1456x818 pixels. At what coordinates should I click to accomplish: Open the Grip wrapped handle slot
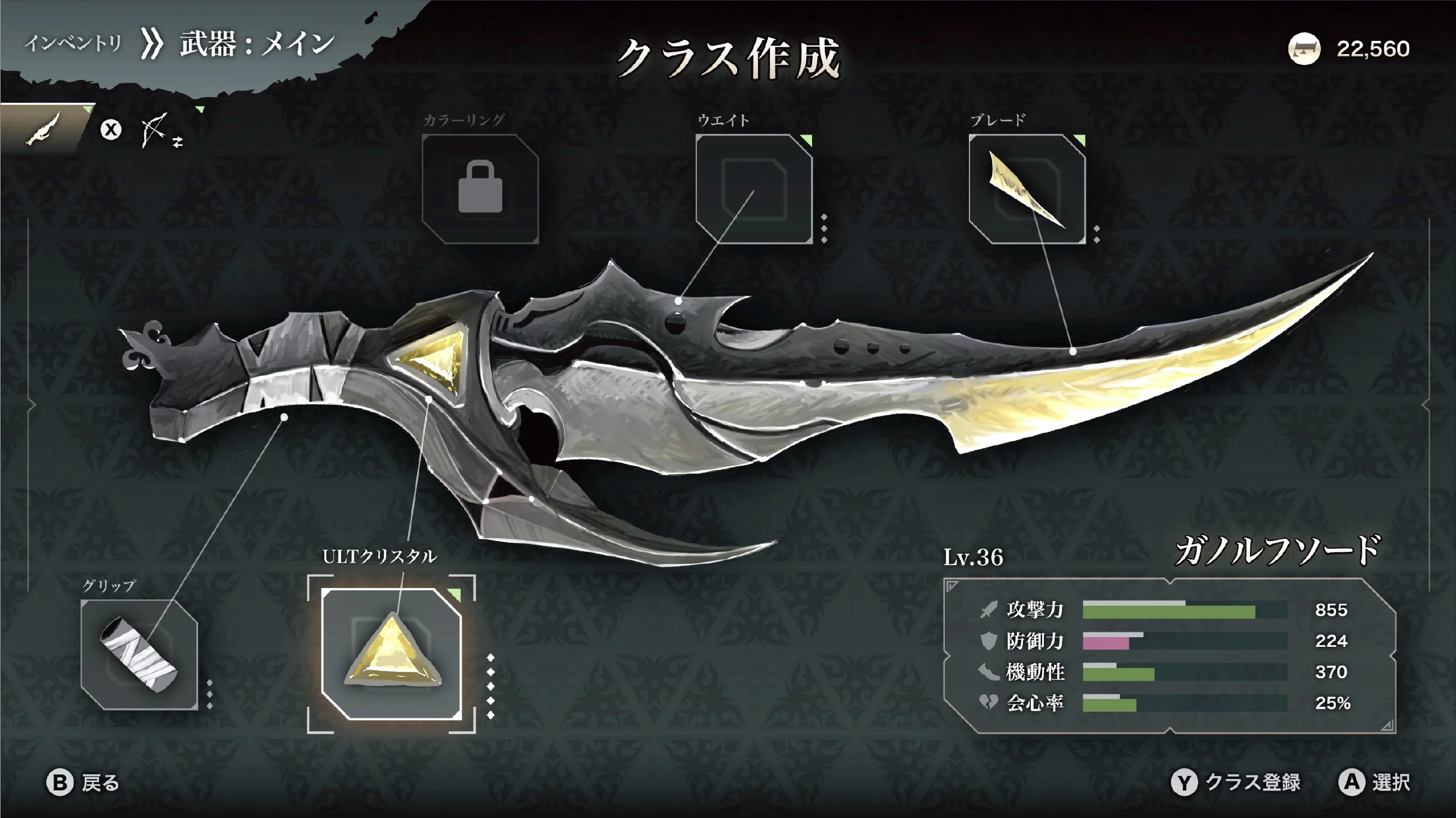139,654
